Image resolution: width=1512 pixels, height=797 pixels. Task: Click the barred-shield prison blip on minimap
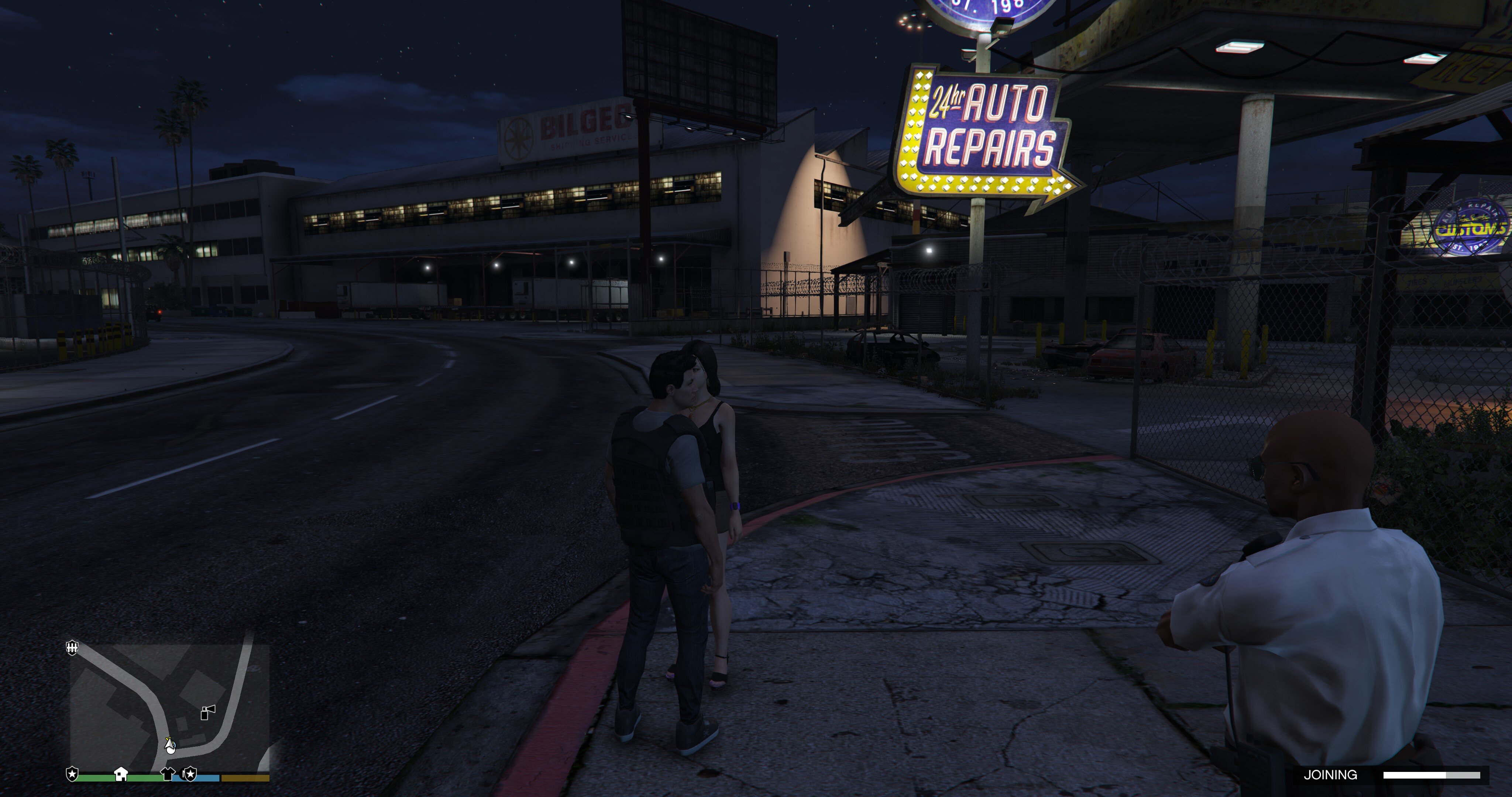point(72,647)
